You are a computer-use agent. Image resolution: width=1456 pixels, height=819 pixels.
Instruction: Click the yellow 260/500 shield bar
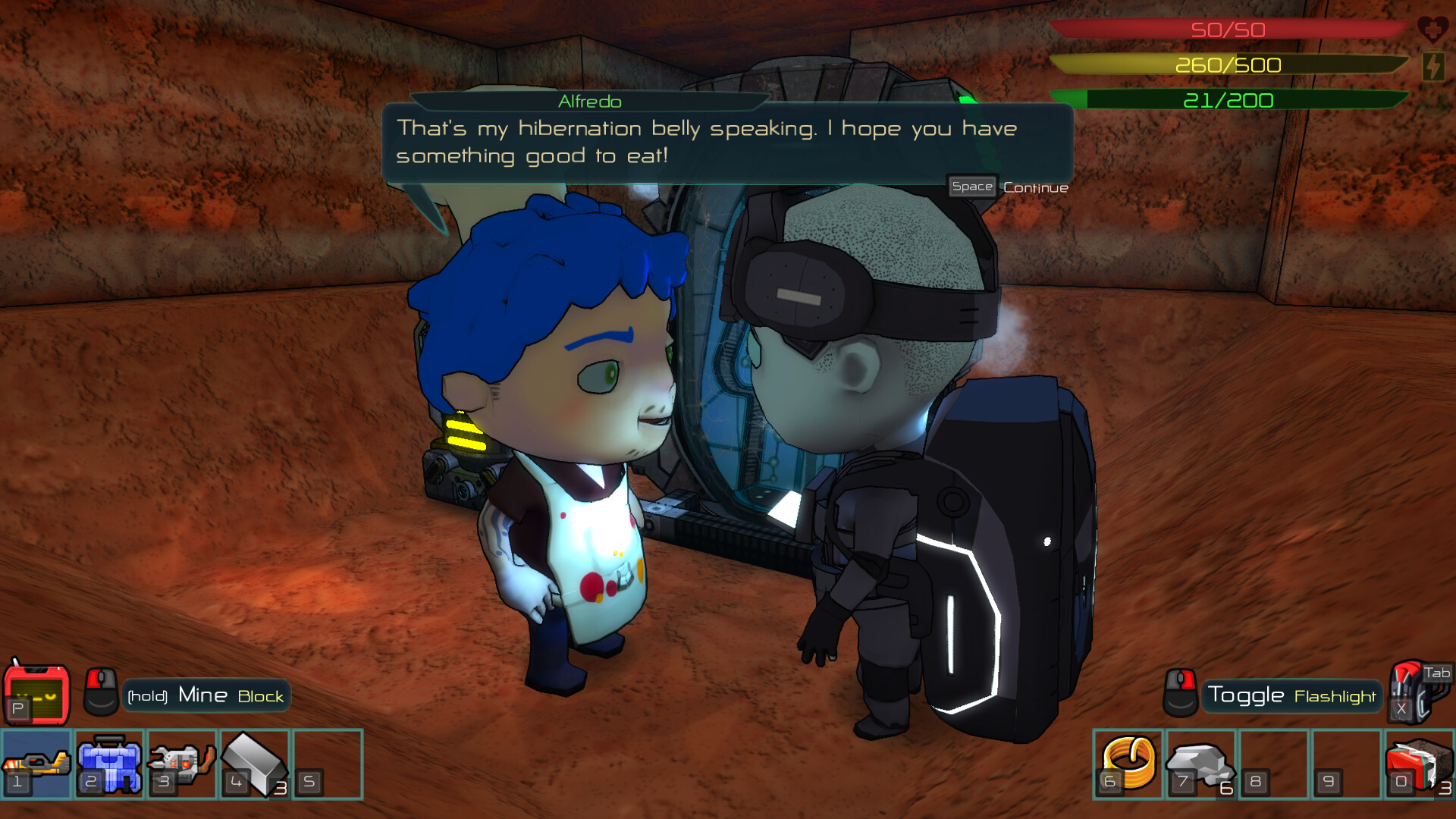tap(1228, 65)
